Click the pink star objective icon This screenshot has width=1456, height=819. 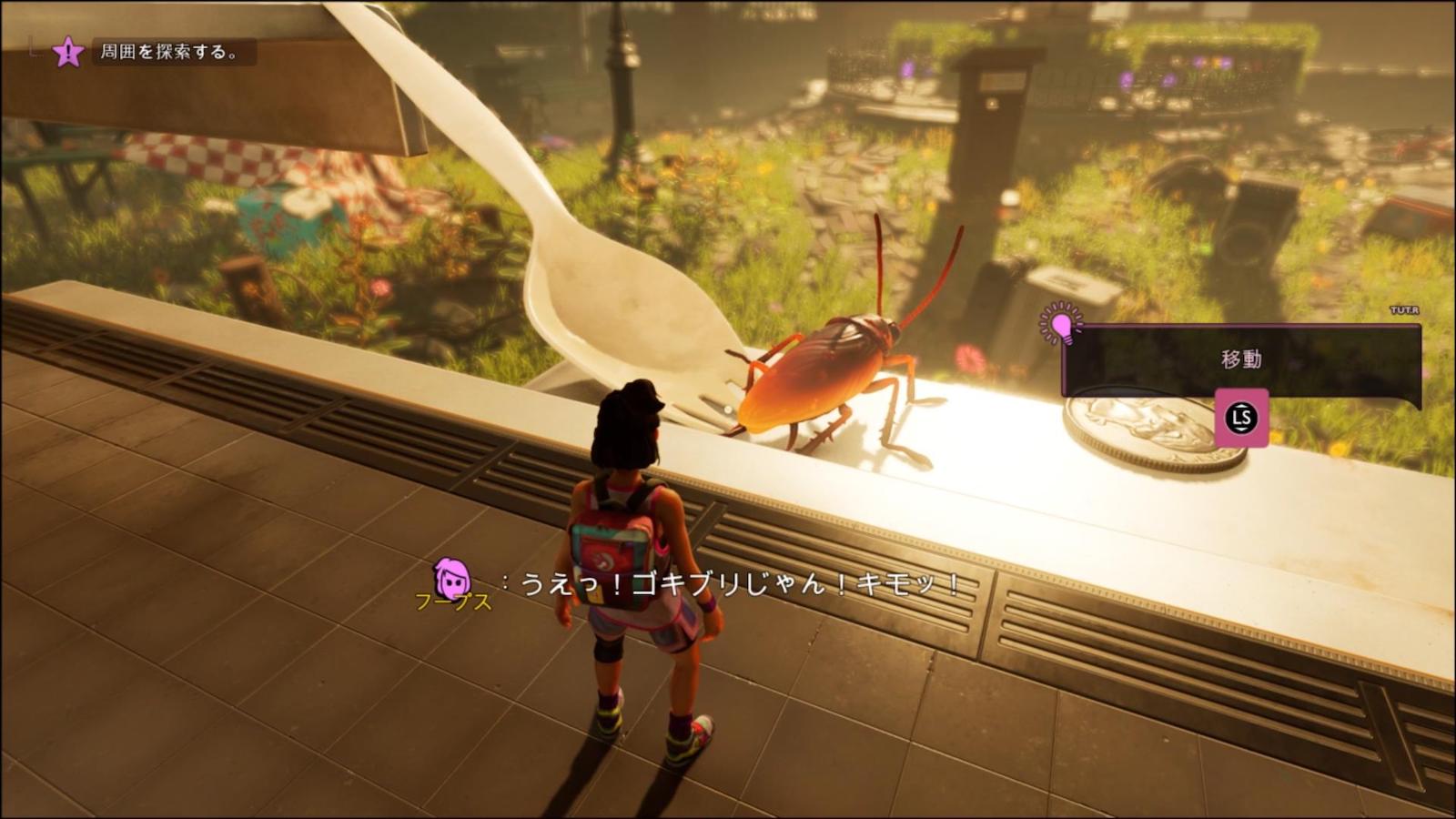click(x=68, y=52)
